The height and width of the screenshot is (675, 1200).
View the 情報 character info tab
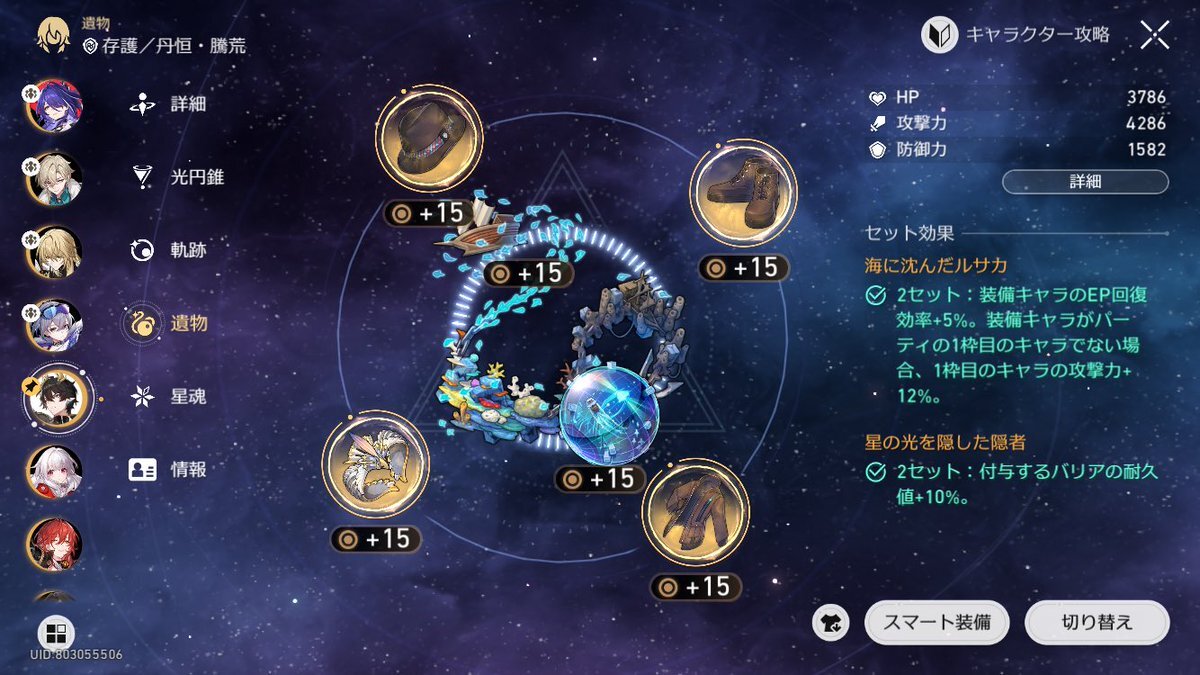coord(168,470)
